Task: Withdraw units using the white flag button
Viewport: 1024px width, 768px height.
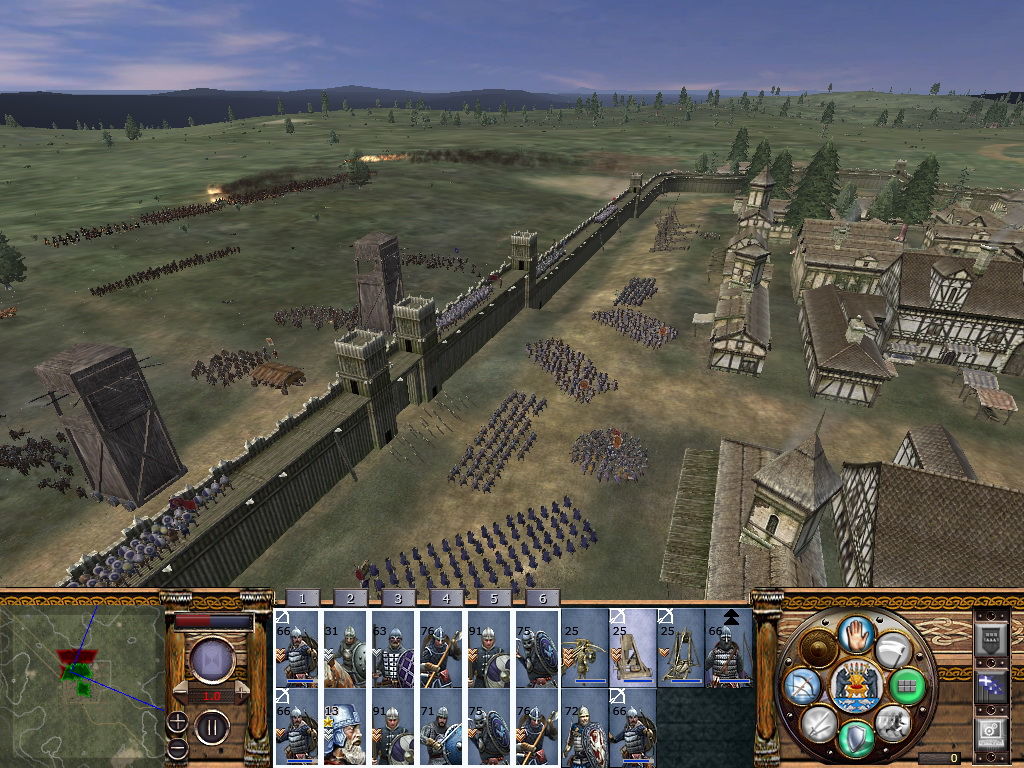Action: point(893,651)
